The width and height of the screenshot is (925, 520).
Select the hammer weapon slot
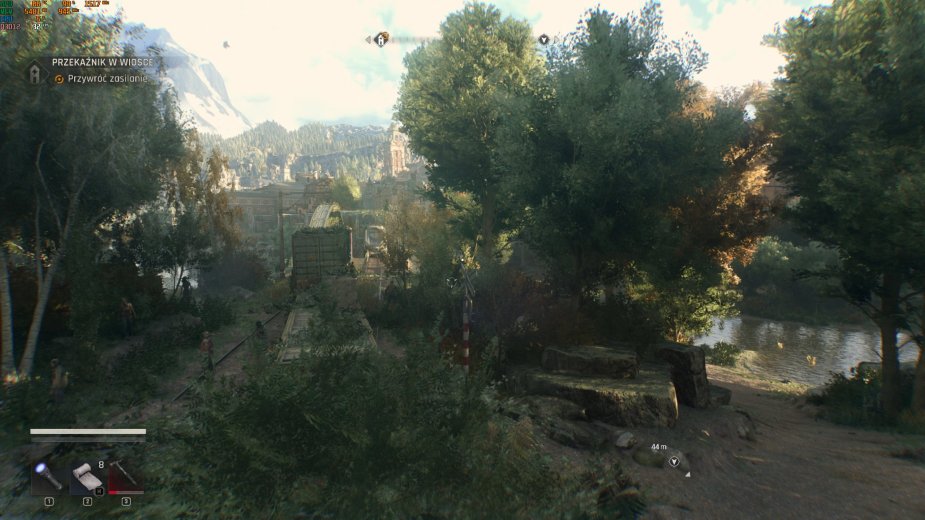(125, 475)
